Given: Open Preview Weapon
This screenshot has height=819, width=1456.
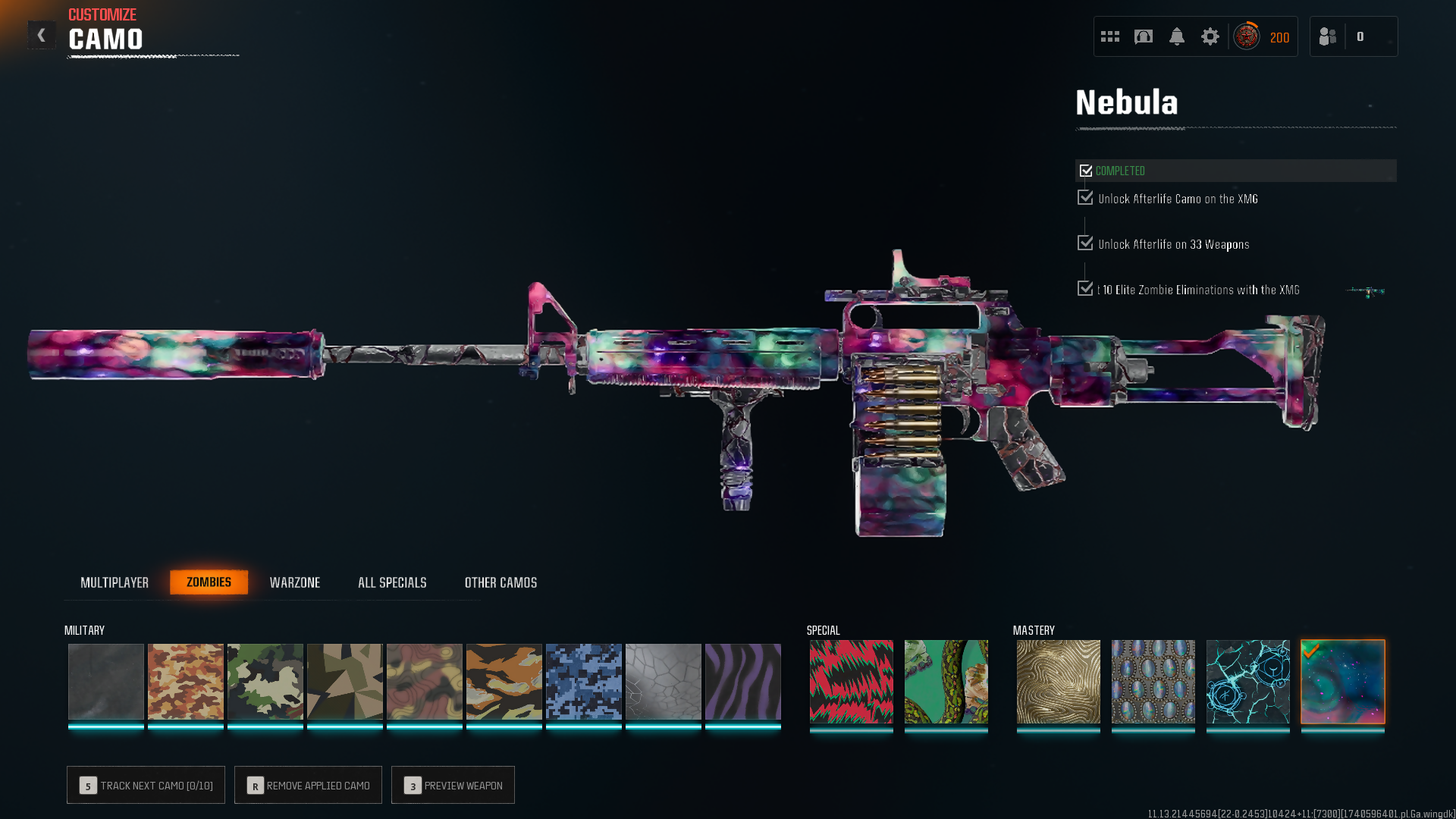Looking at the screenshot, I should [453, 785].
